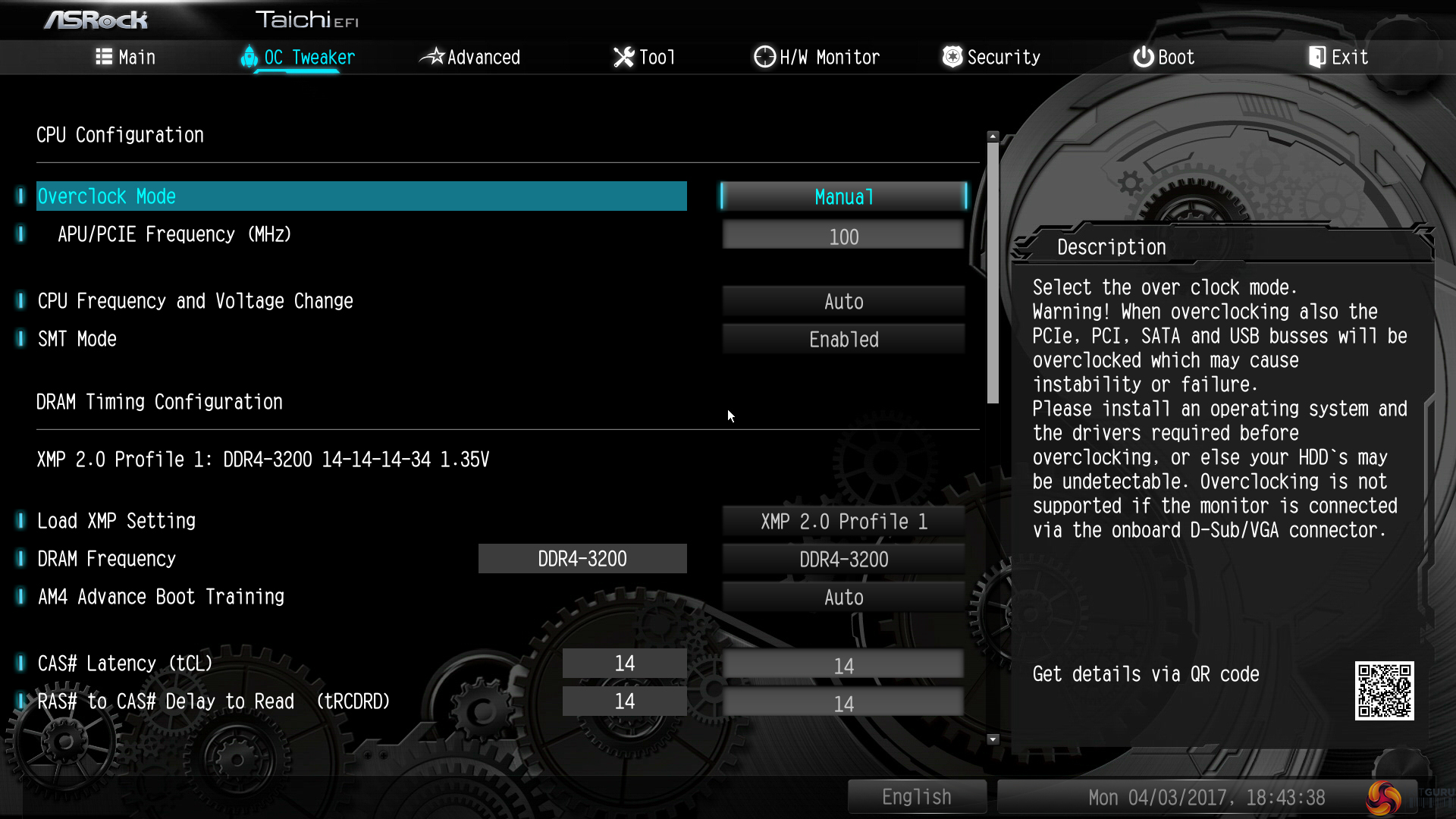This screenshot has width=1456, height=819.
Task: Toggle the SMT Mode Enabled option
Action: [x=843, y=340]
